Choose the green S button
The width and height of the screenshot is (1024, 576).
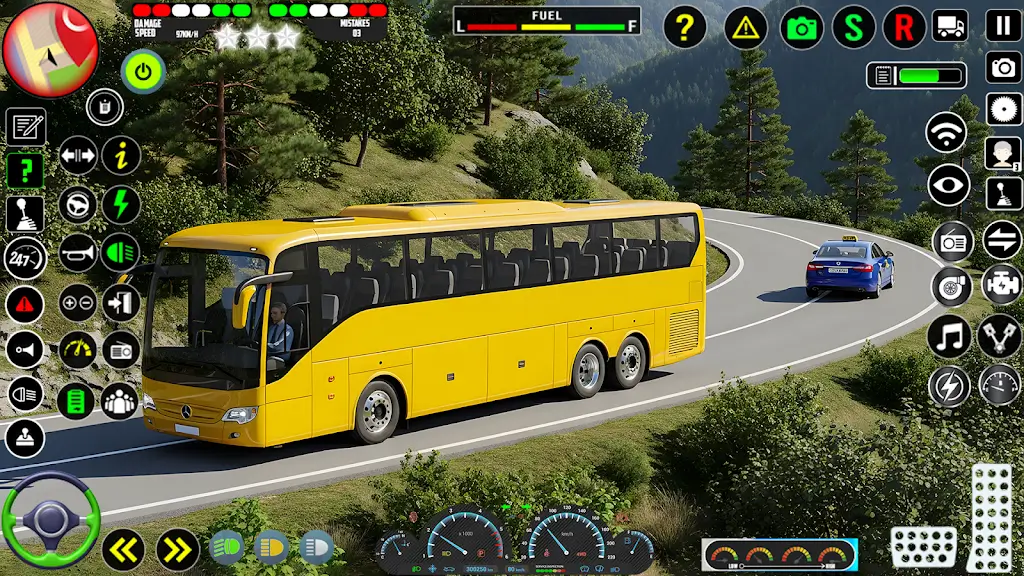coord(853,27)
